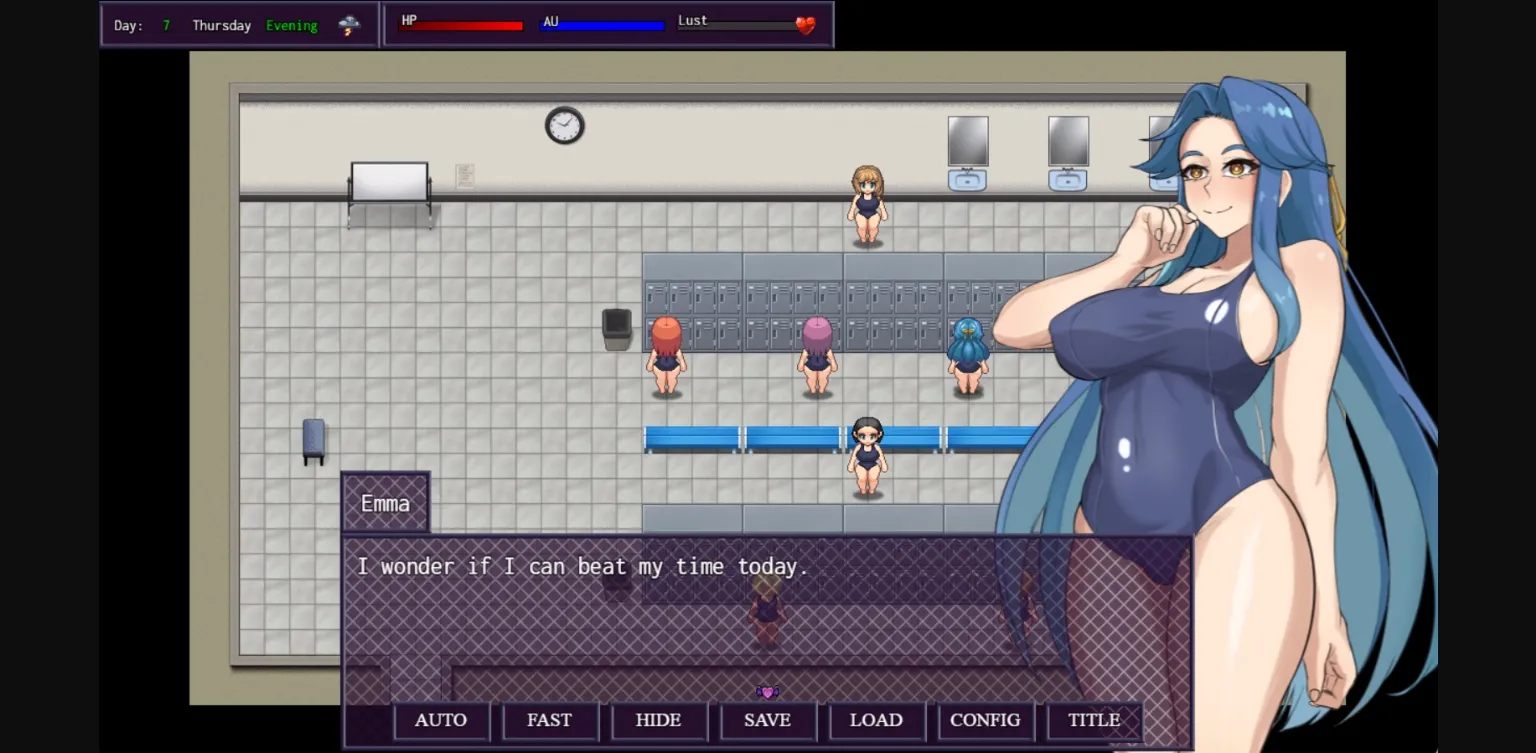Return to the TITLE screen
Screen dimensions: 1536x753
click(x=1092, y=720)
